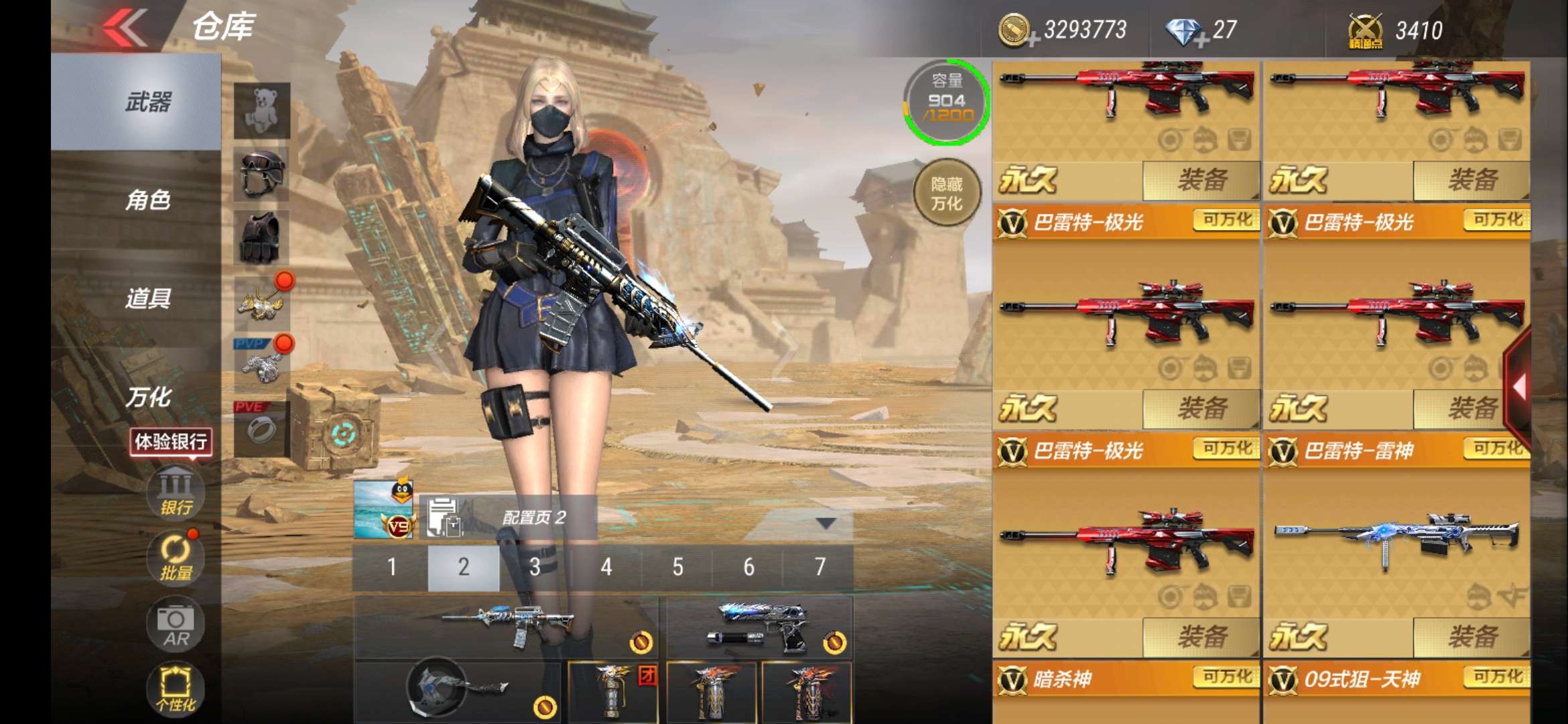Select loadout page number 3
Image resolution: width=1568 pixels, height=724 pixels.
[535, 567]
